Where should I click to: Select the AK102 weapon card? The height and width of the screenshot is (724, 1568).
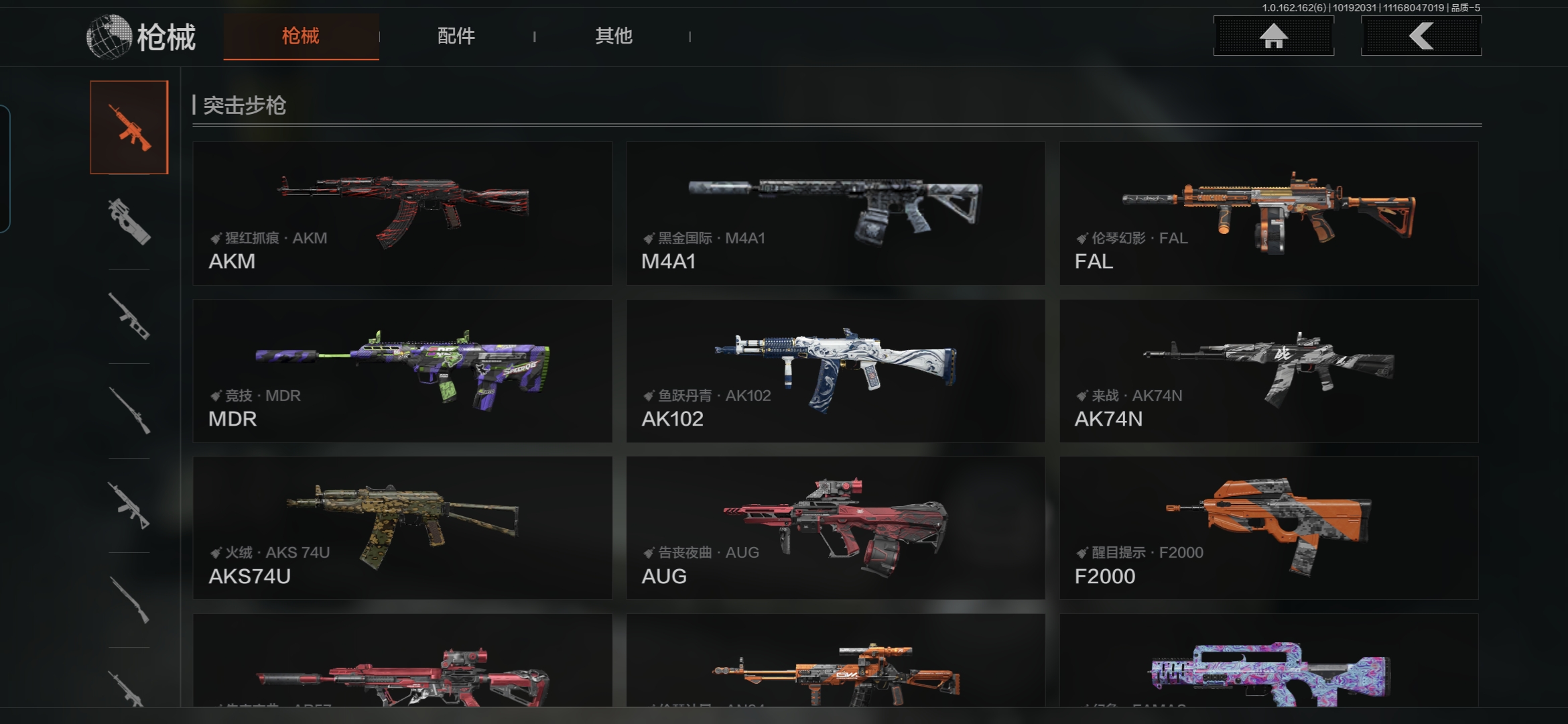(x=836, y=371)
